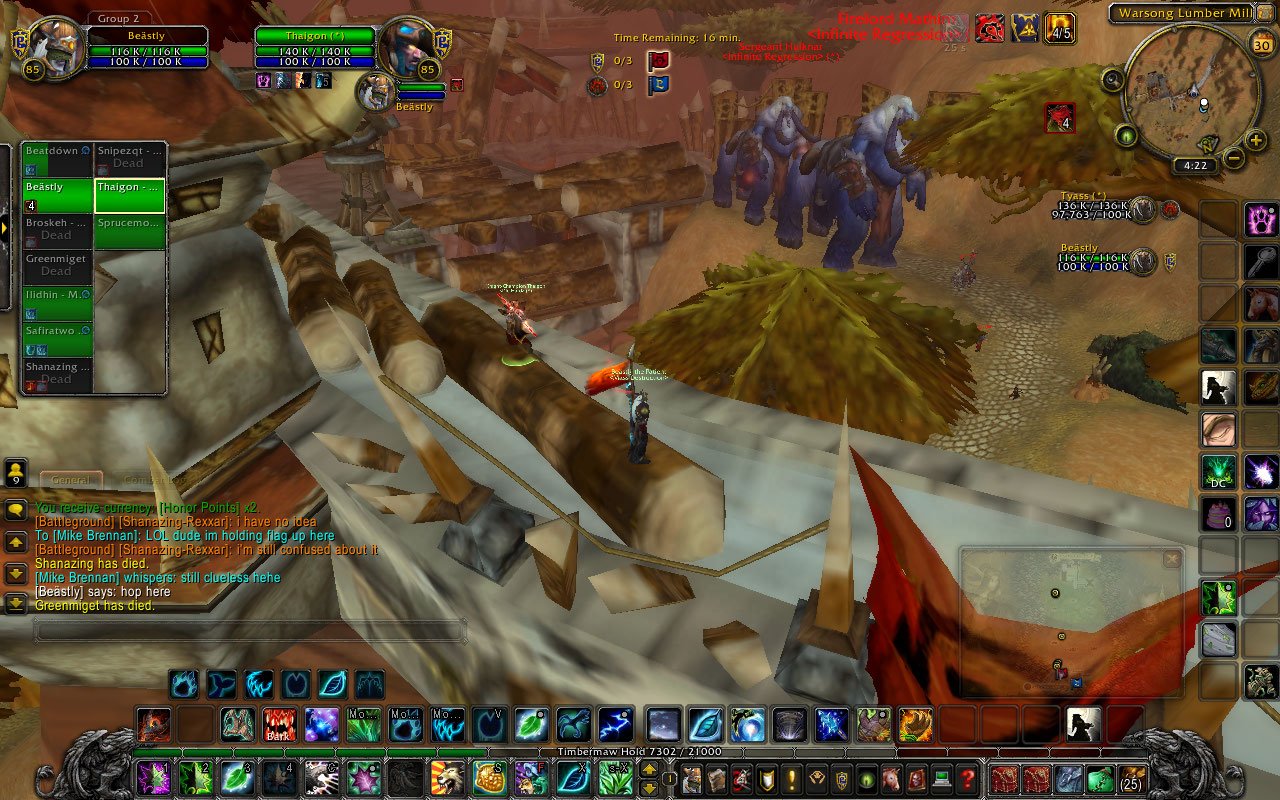This screenshot has width=1280, height=800.
Task: Open the red question mark help button
Action: tap(967, 778)
